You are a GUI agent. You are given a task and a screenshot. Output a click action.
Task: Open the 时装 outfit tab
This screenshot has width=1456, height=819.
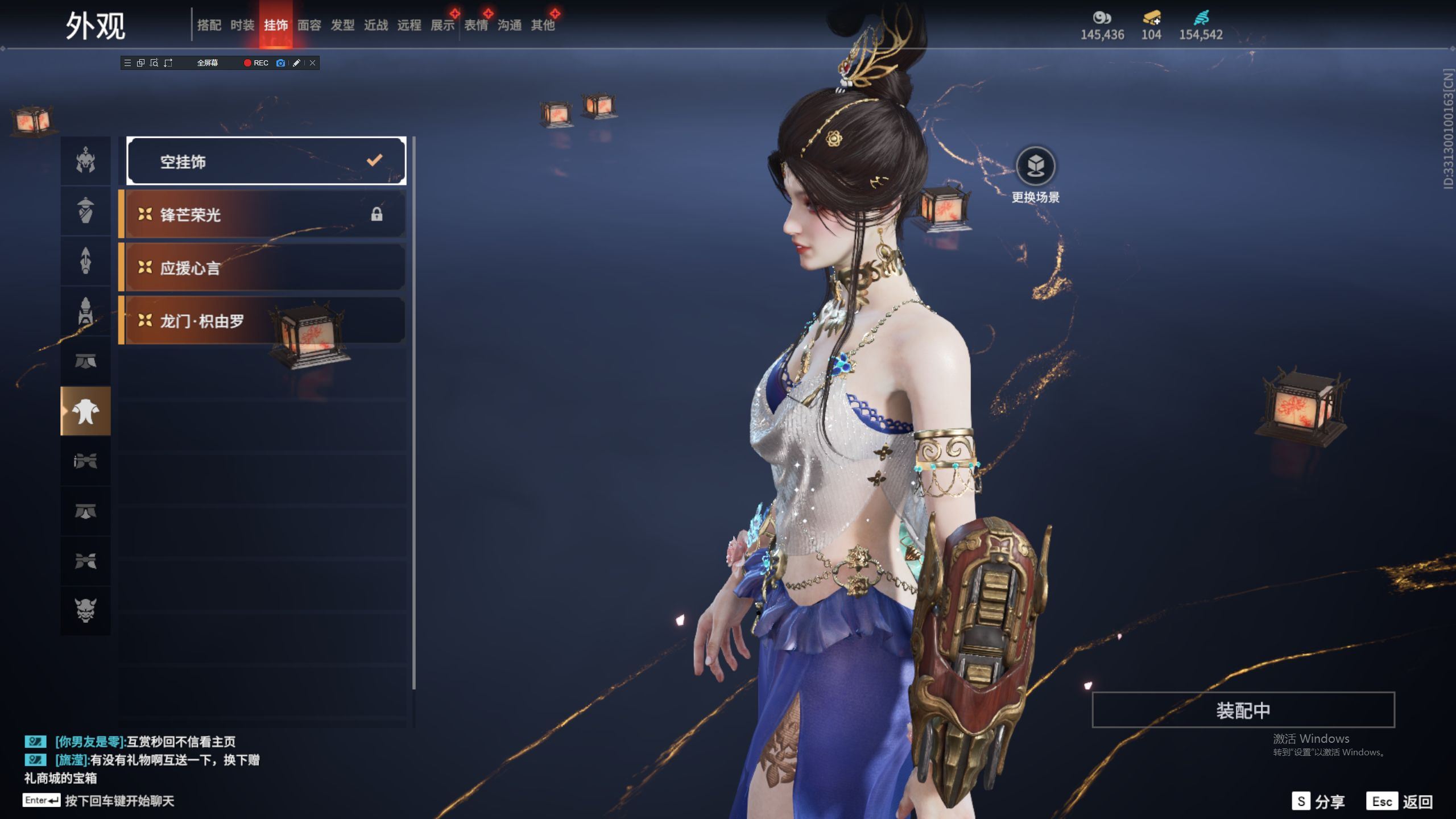(242, 25)
